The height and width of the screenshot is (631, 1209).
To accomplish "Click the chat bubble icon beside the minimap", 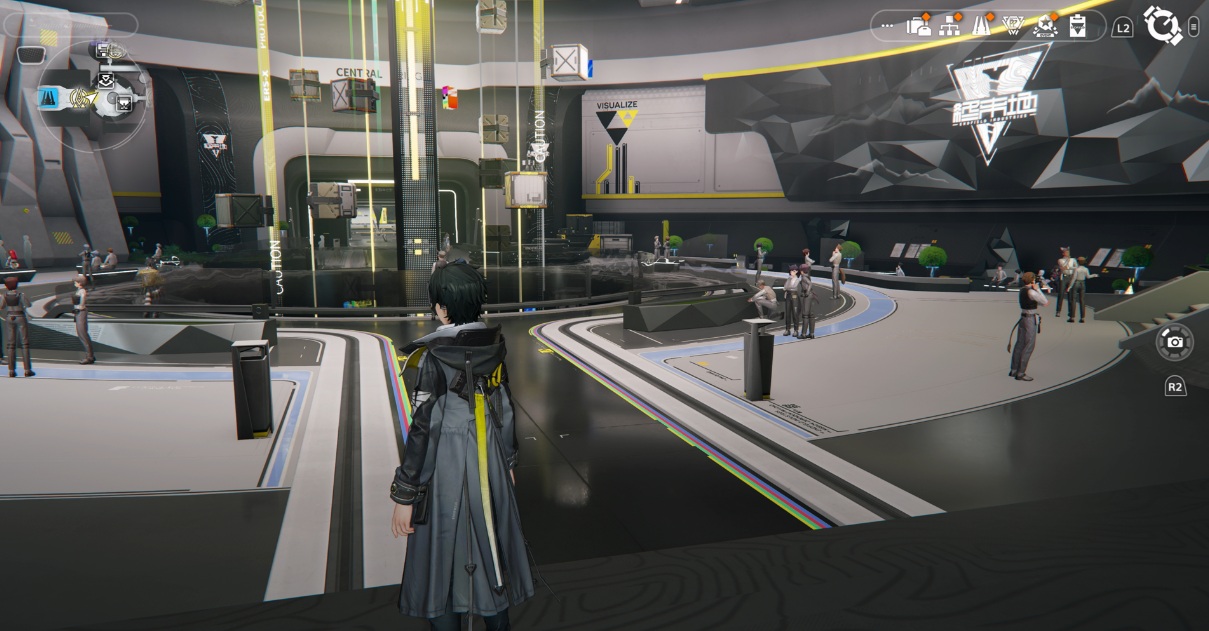I will tap(30, 55).
